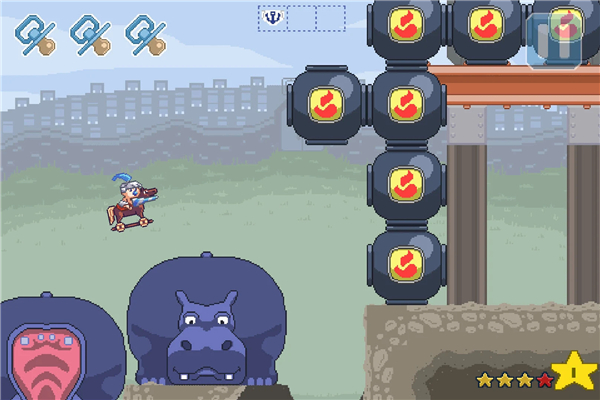Screen dimensions: 600x400
Task: Select the collected trident emblem slot
Action: (273, 17)
